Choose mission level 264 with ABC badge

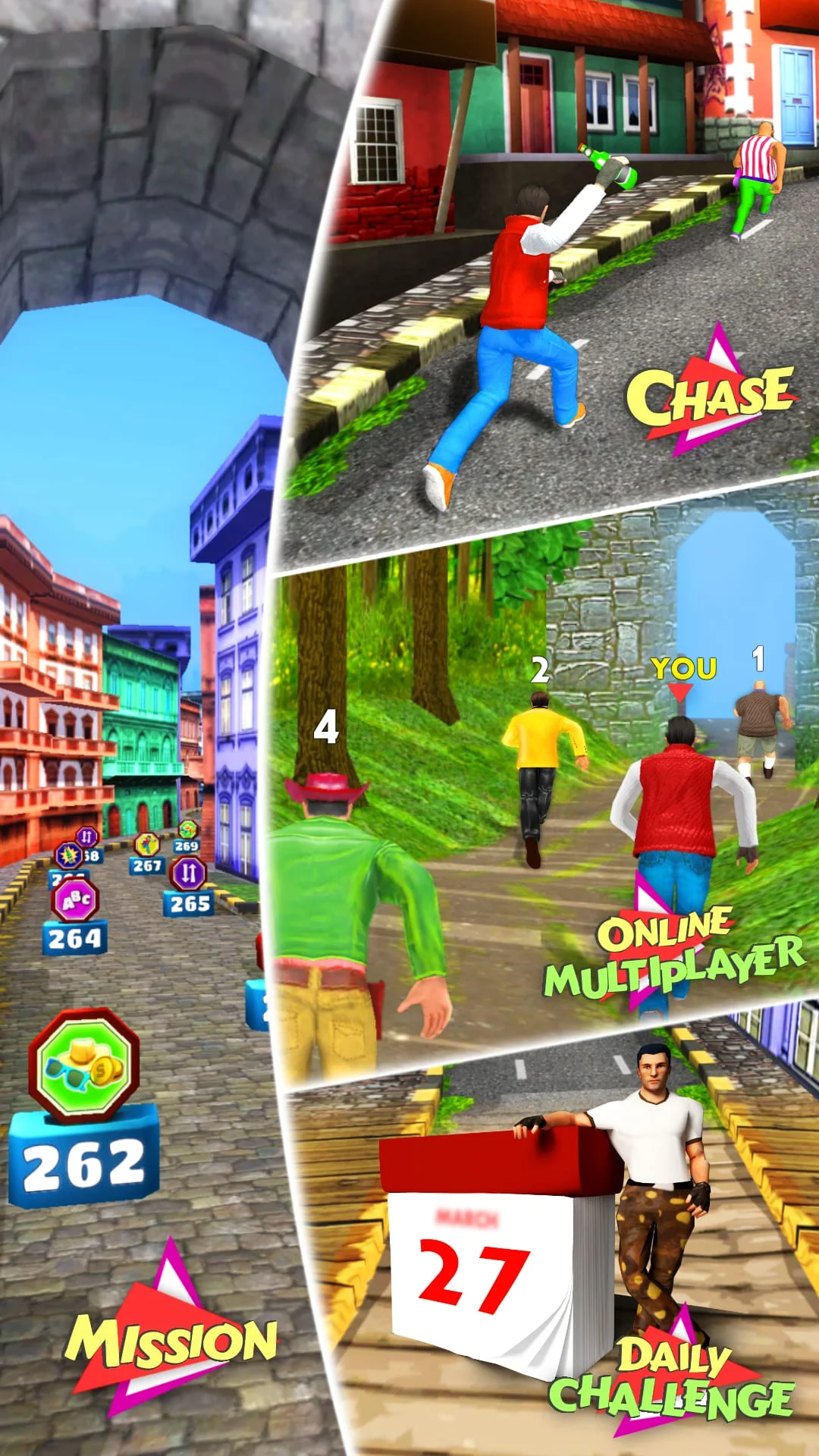(75, 917)
